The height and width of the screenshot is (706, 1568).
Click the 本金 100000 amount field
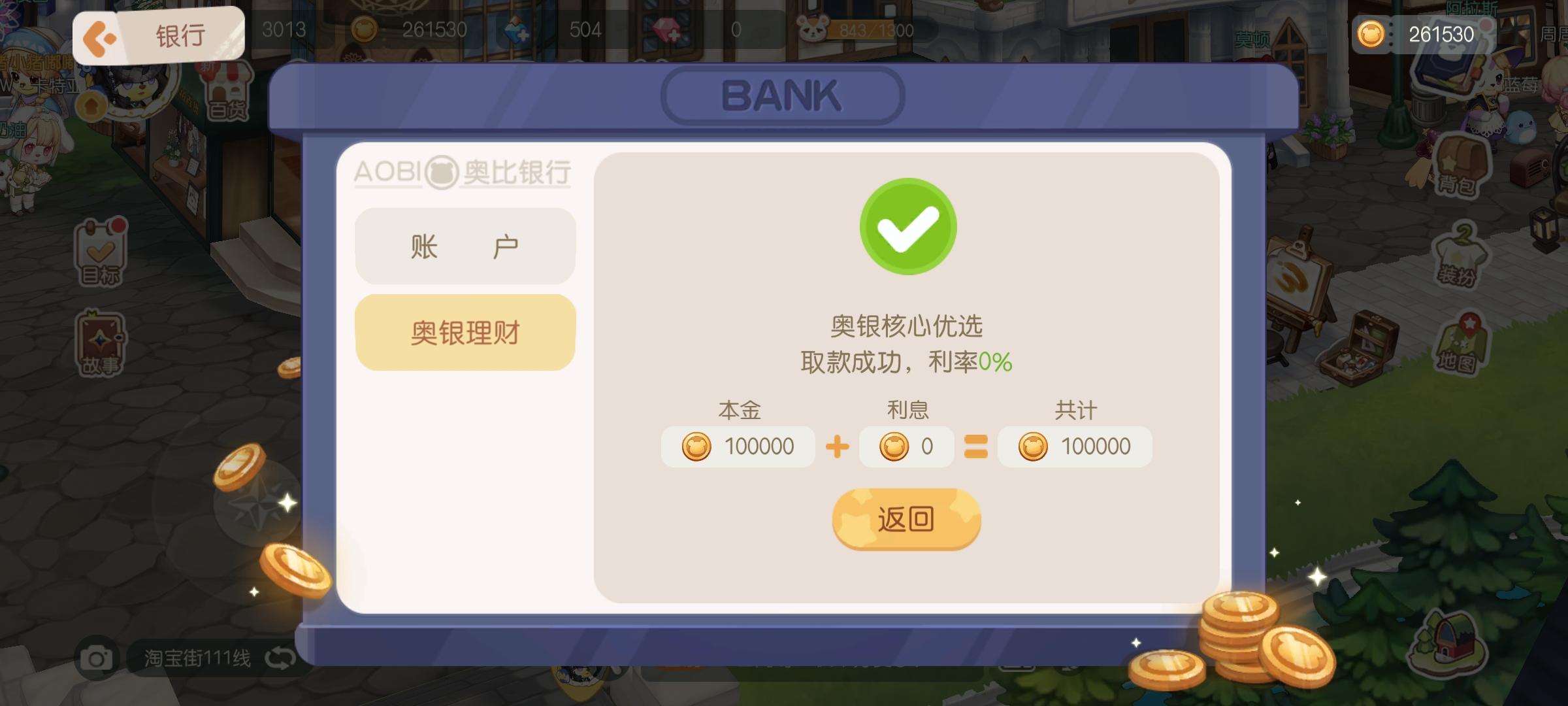point(738,446)
